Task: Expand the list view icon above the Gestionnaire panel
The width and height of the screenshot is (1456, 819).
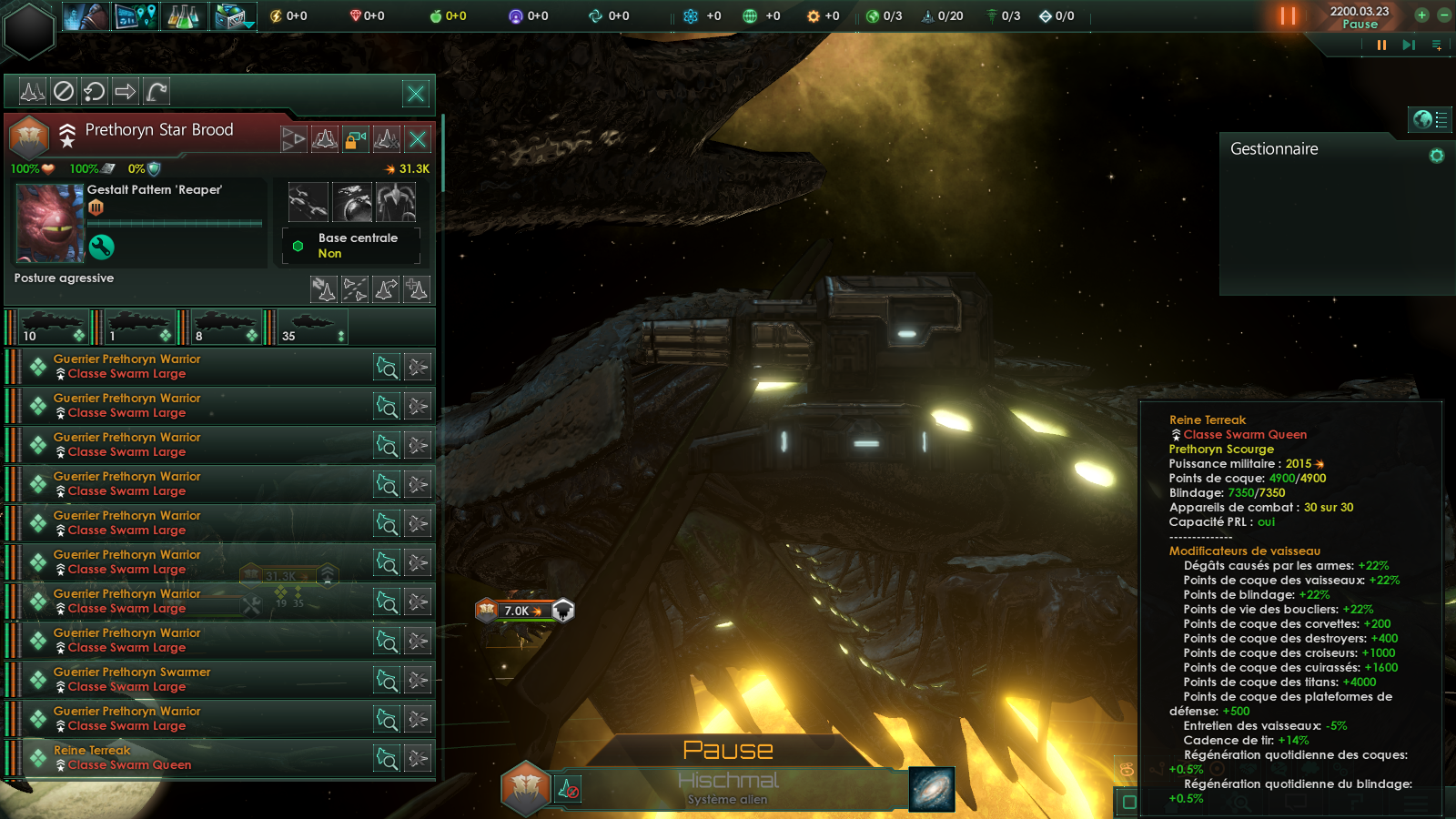Action: pos(1441,120)
